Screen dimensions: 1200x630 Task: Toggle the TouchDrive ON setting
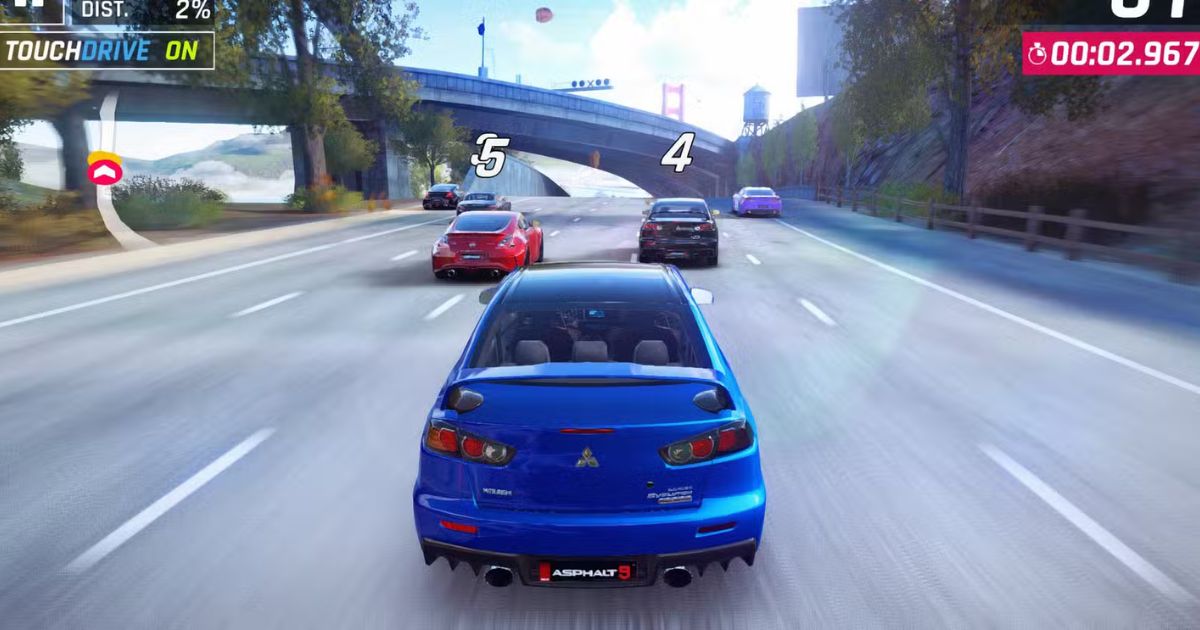[106, 50]
